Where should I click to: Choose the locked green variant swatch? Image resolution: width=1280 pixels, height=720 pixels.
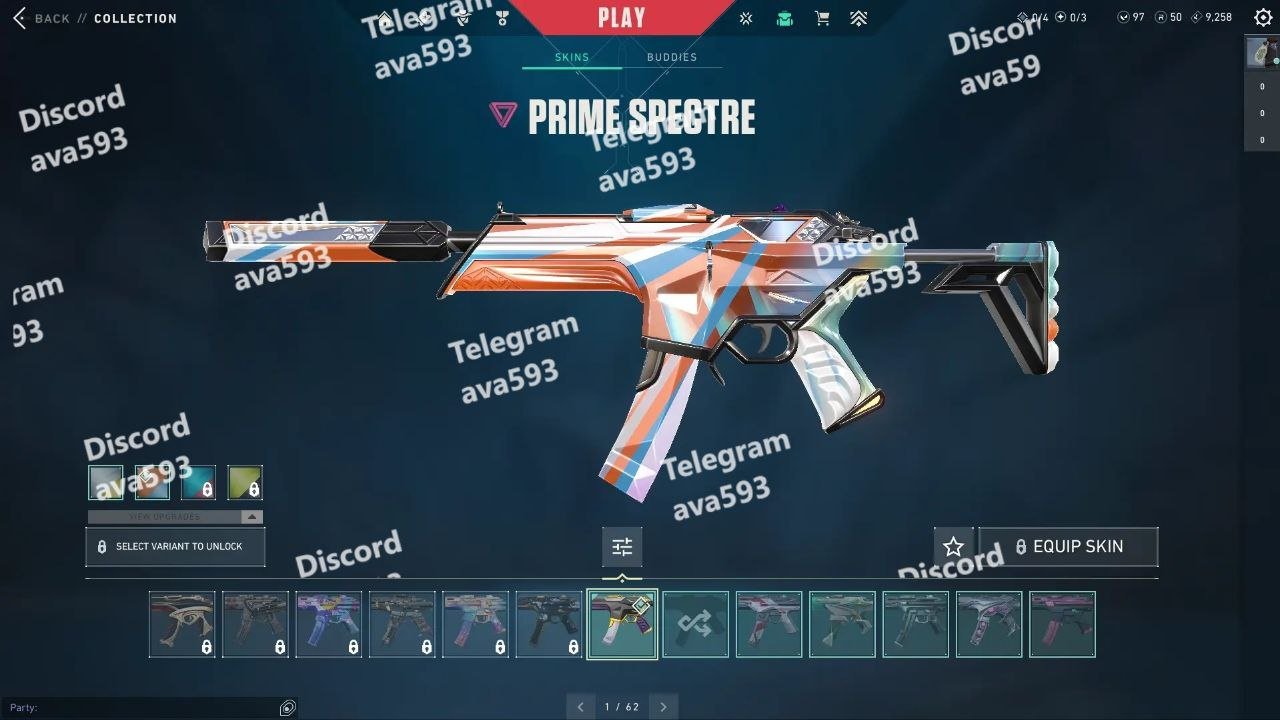(x=245, y=483)
